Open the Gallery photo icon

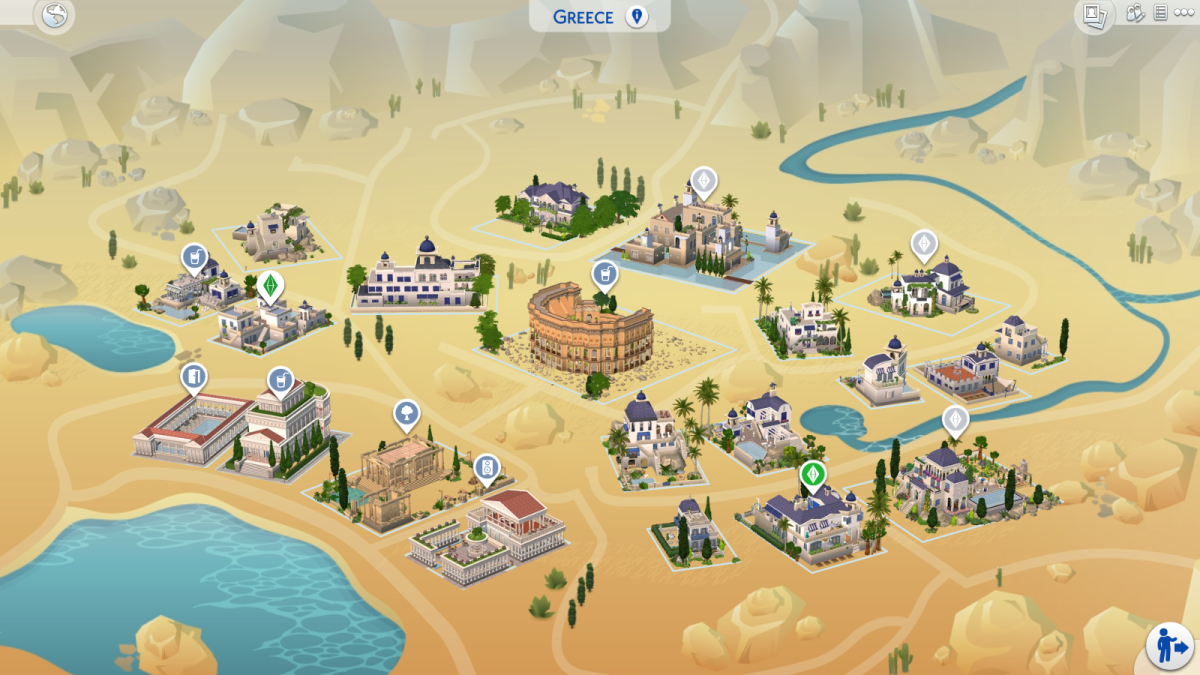pos(1094,15)
